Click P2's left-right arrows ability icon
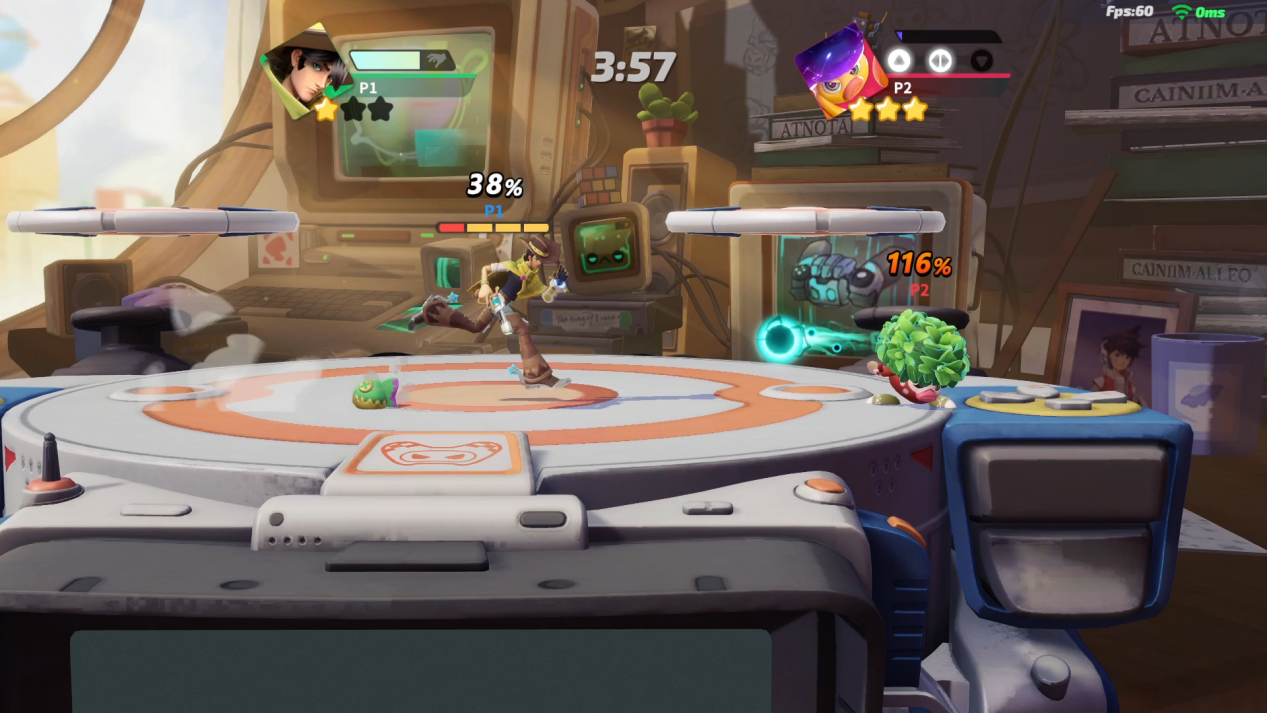Image resolution: width=1267 pixels, height=713 pixels. 940,60
